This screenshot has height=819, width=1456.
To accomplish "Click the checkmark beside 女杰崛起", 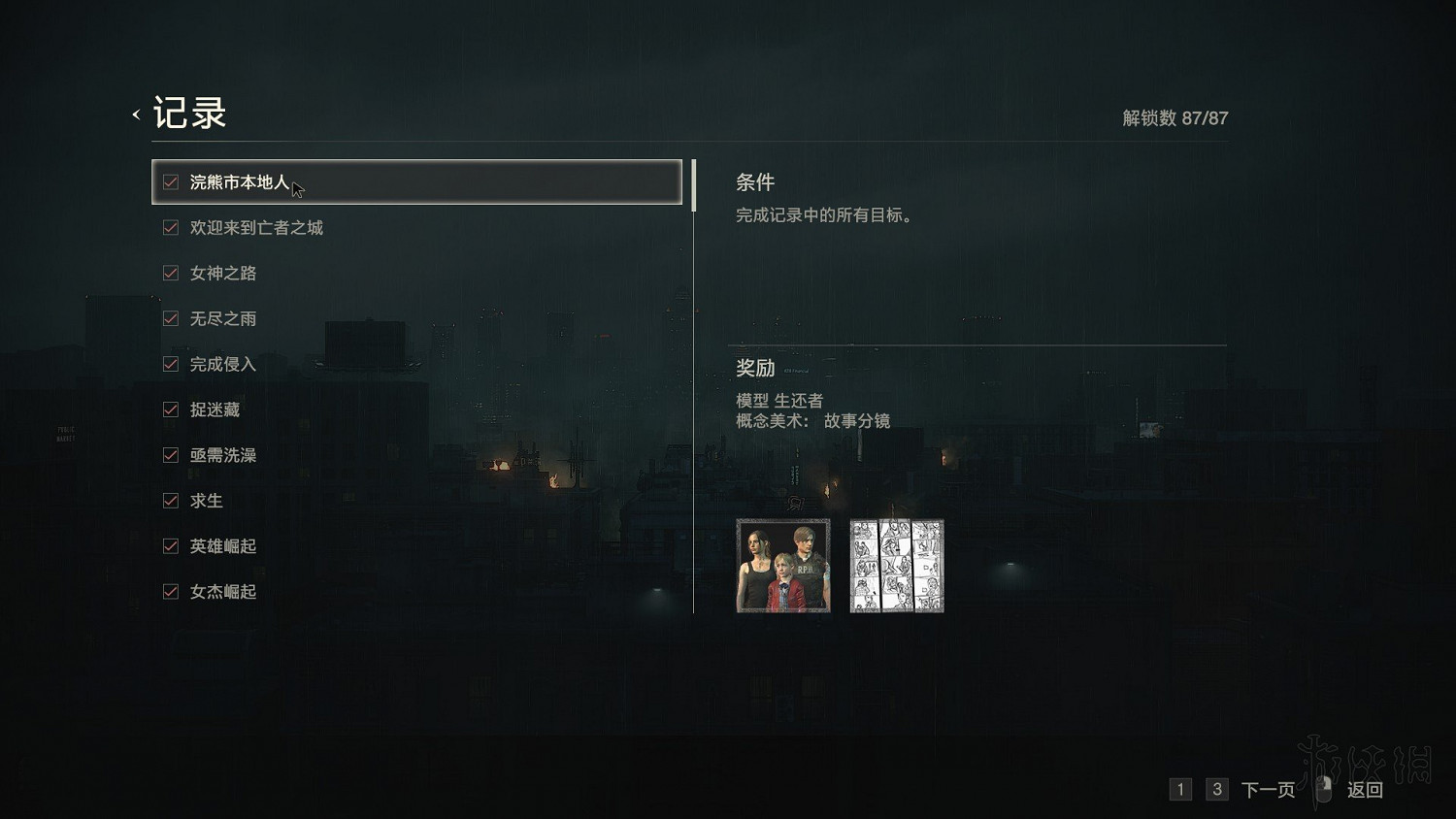I will [171, 592].
